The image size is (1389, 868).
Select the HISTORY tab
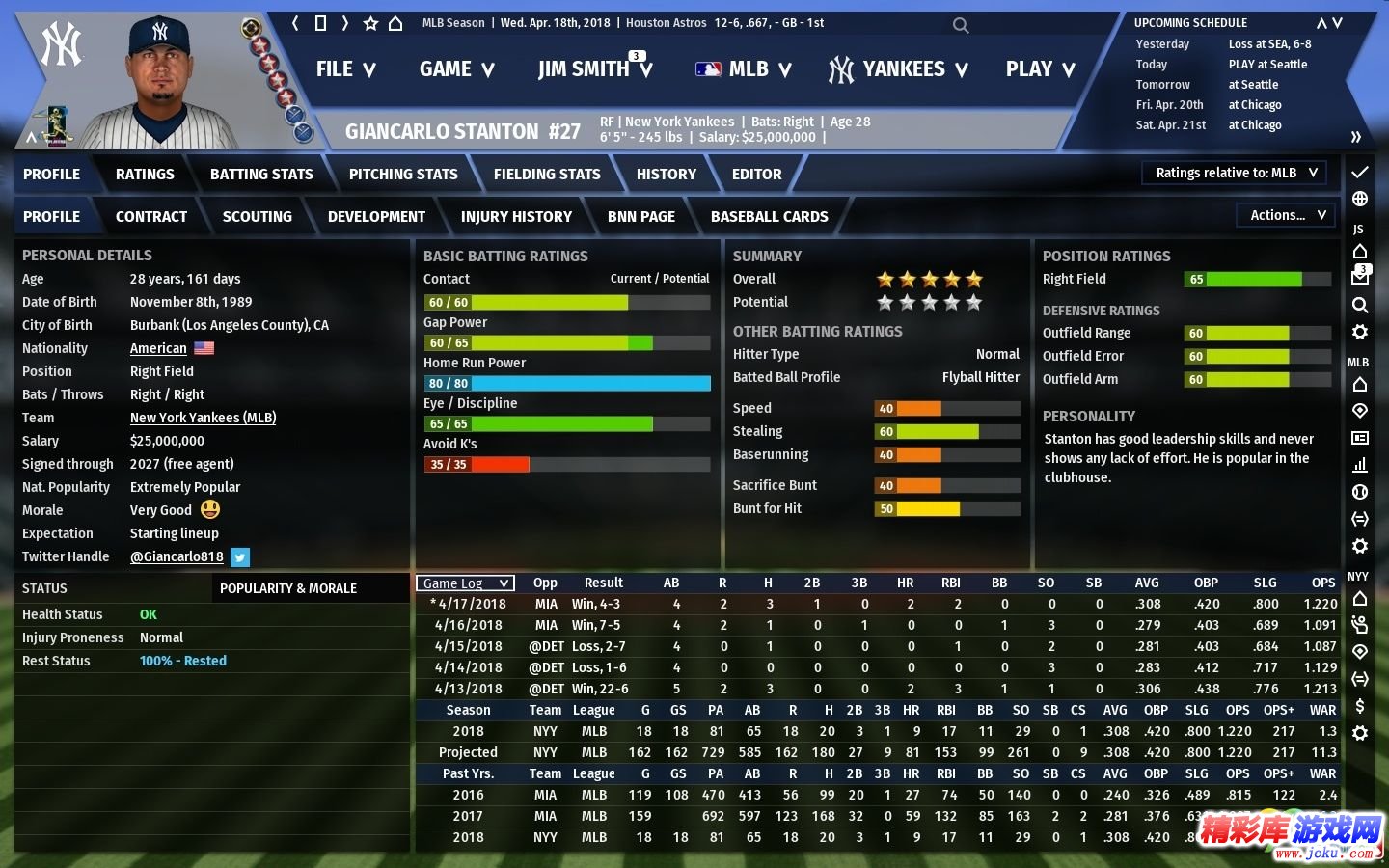pos(666,175)
